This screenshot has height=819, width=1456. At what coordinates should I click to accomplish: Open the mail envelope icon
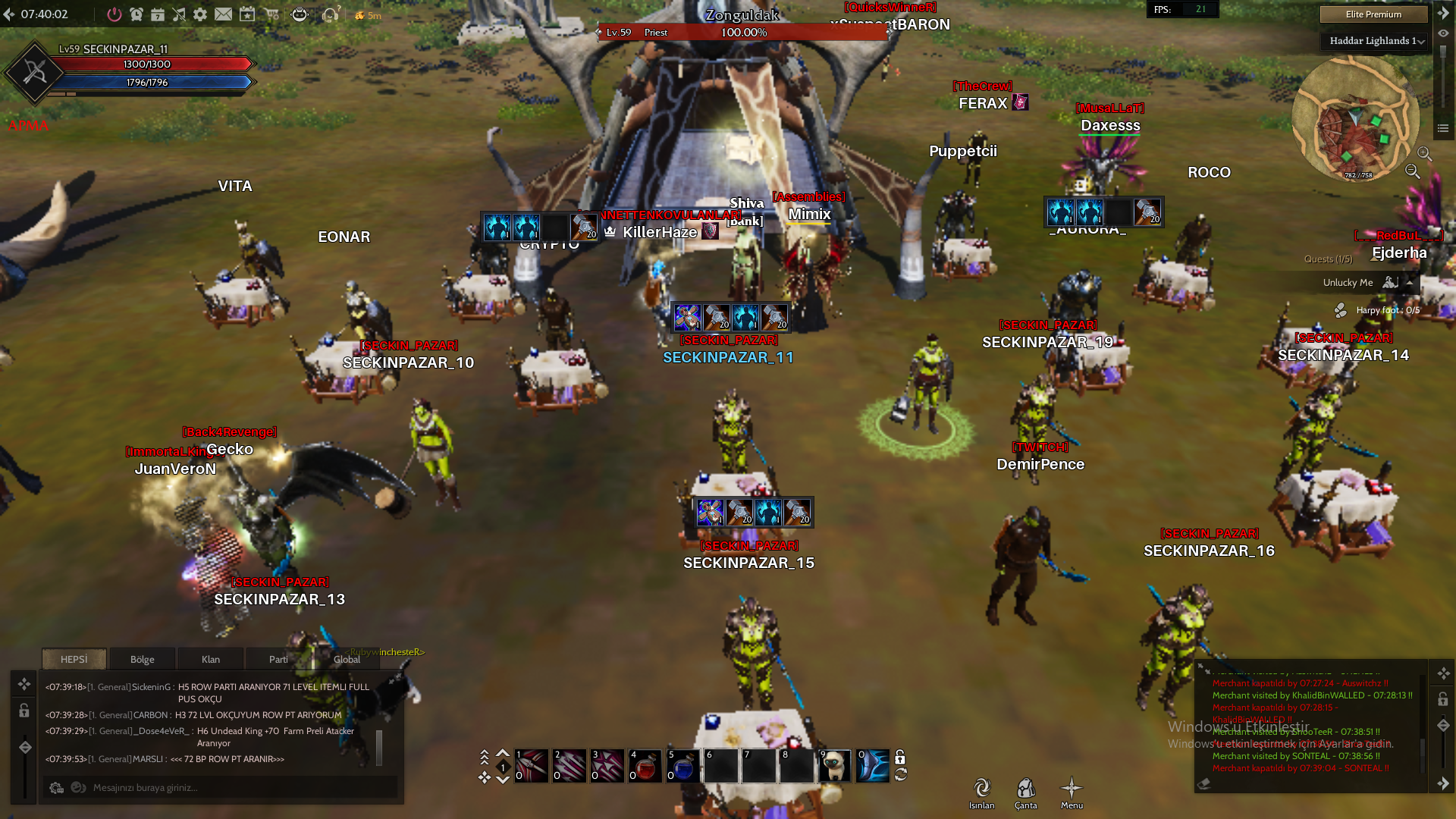pos(223,14)
